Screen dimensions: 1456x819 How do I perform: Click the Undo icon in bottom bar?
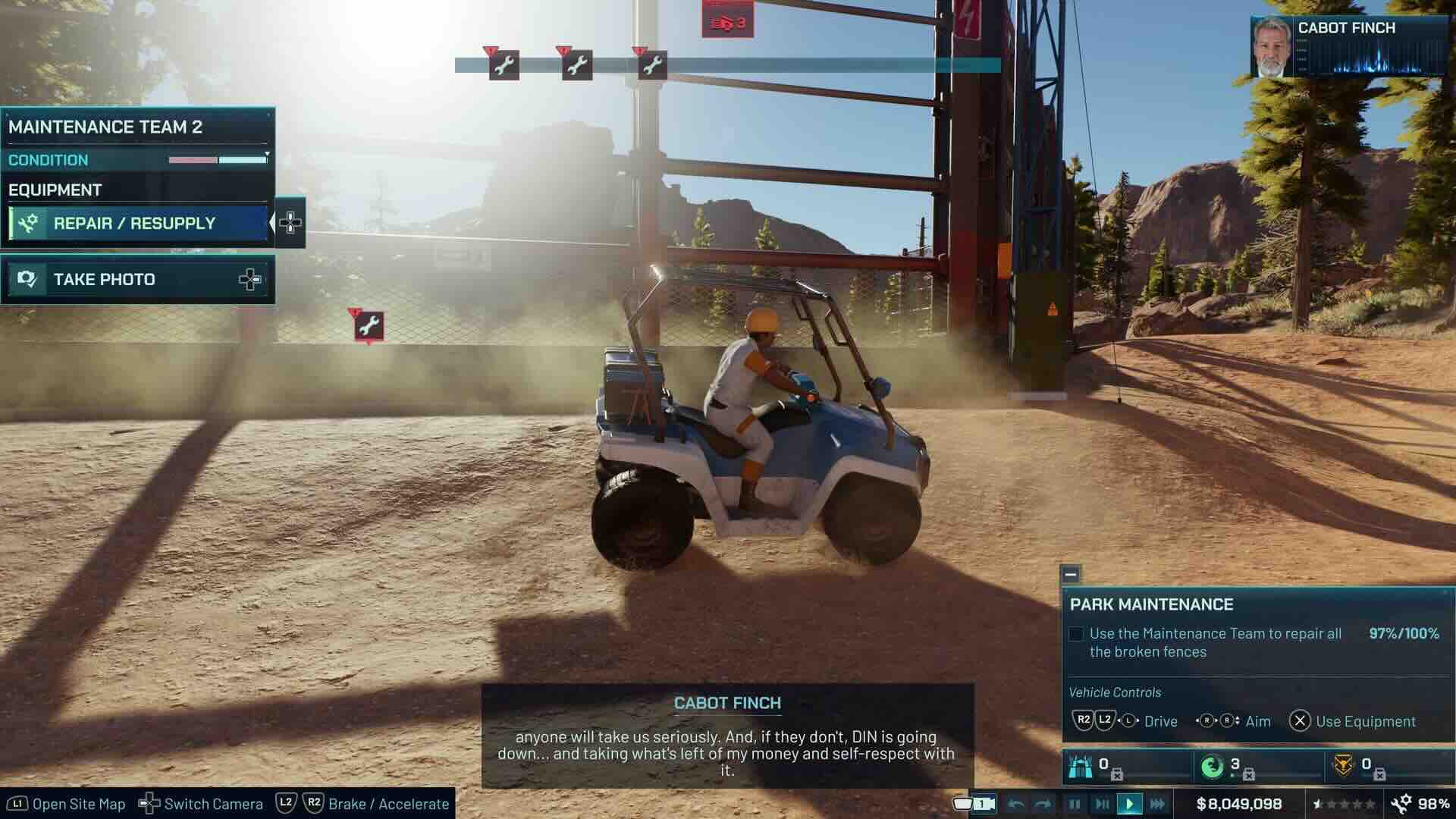(1016, 804)
